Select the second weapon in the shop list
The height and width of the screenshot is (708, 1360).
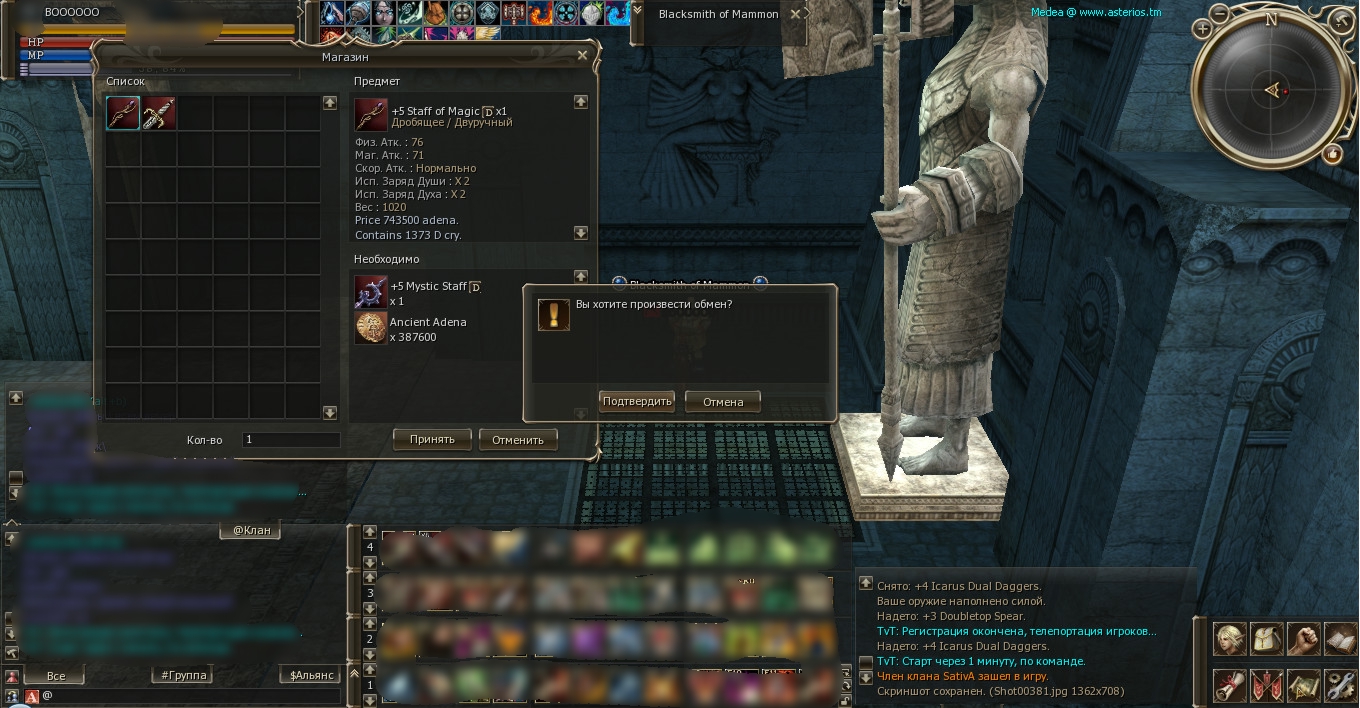(159, 113)
